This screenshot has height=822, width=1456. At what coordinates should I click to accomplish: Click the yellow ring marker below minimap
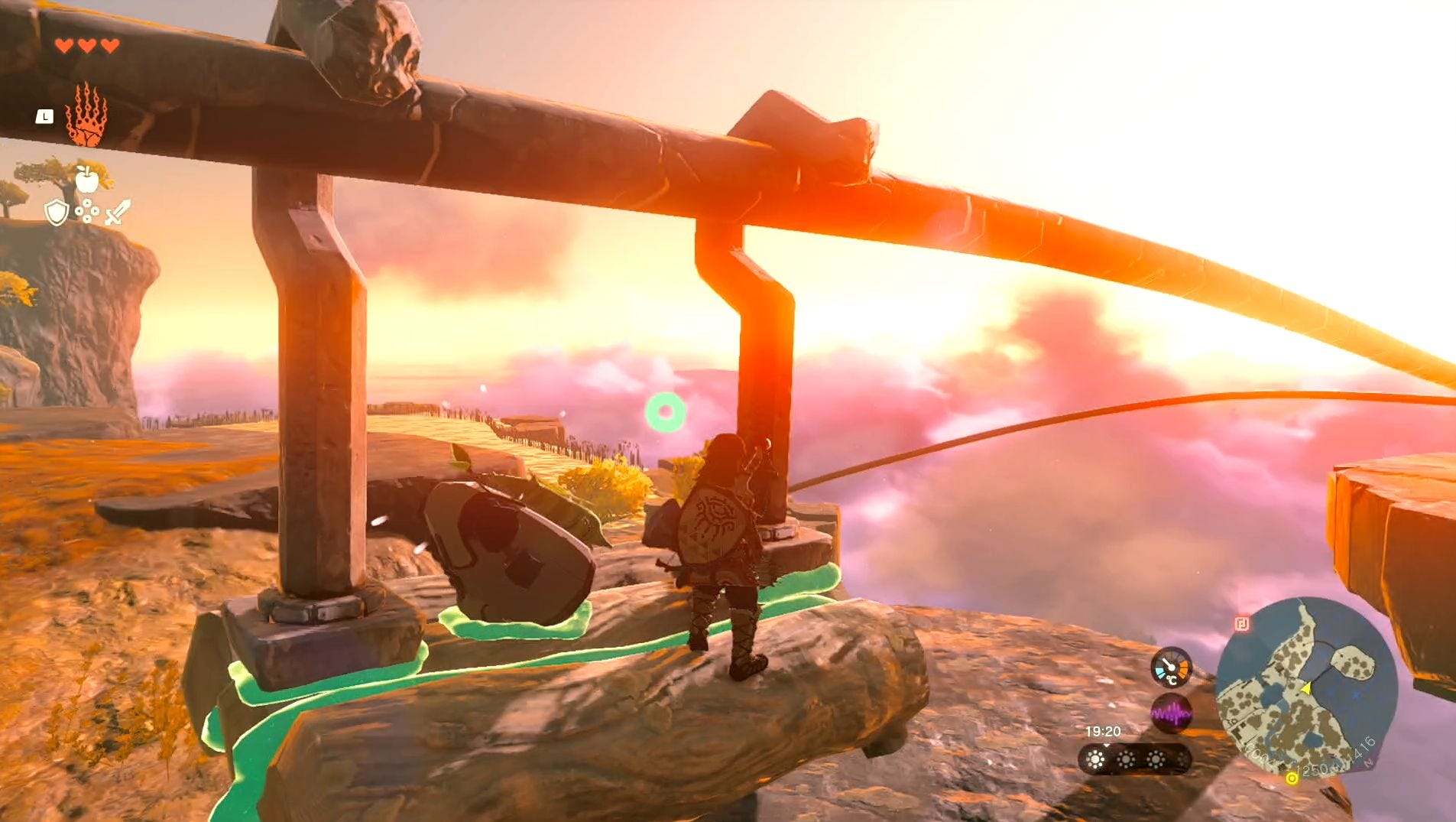(x=1292, y=778)
